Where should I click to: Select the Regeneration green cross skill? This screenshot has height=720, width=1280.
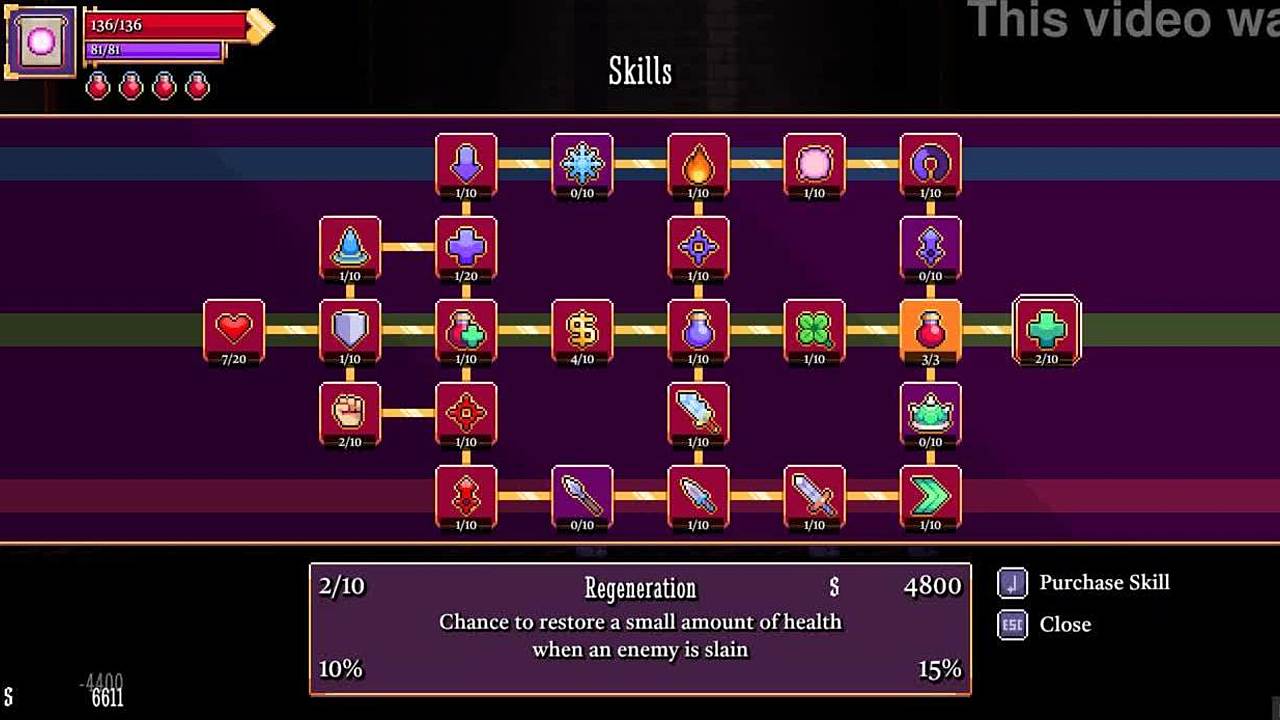pyautogui.click(x=1047, y=329)
